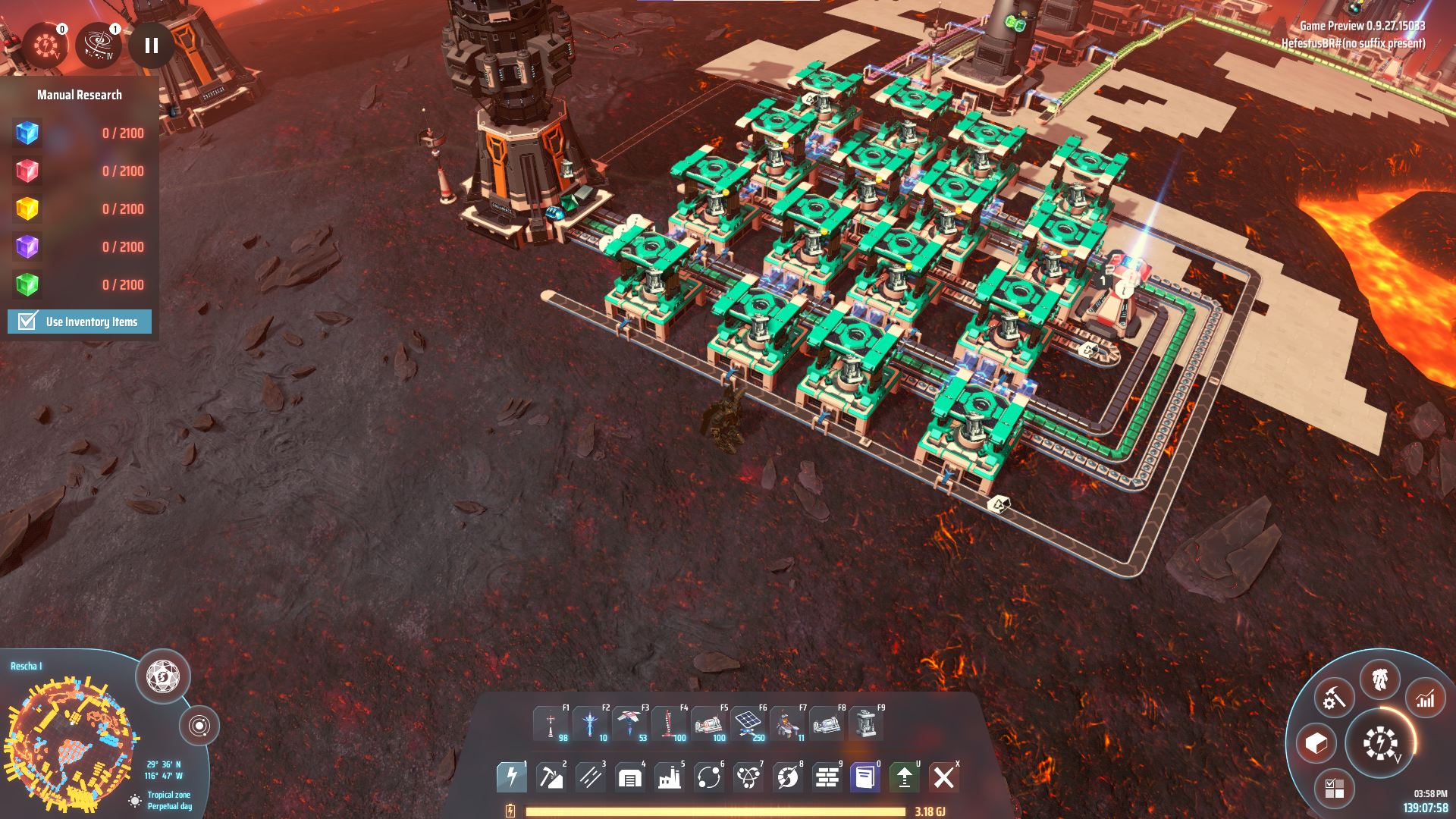Toggle the Use Inventory Items checkbox
Image resolution: width=1456 pixels, height=819 pixels.
pyautogui.click(x=28, y=322)
